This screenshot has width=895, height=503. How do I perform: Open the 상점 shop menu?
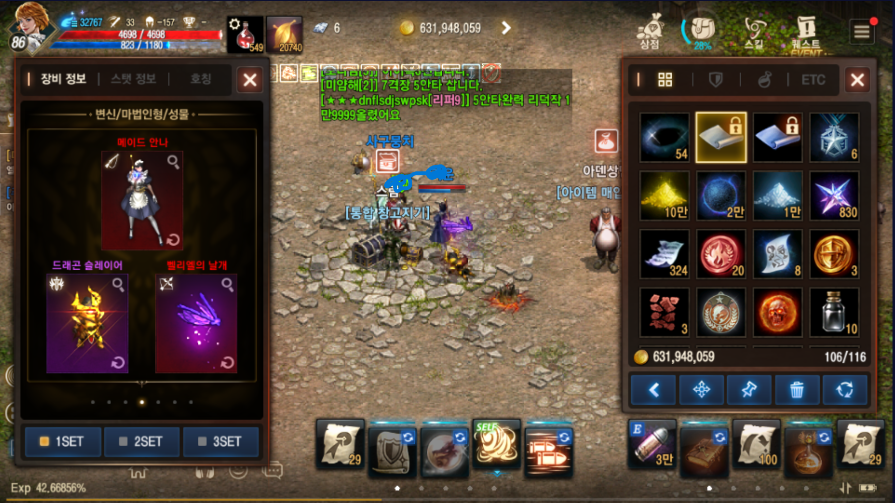651,32
